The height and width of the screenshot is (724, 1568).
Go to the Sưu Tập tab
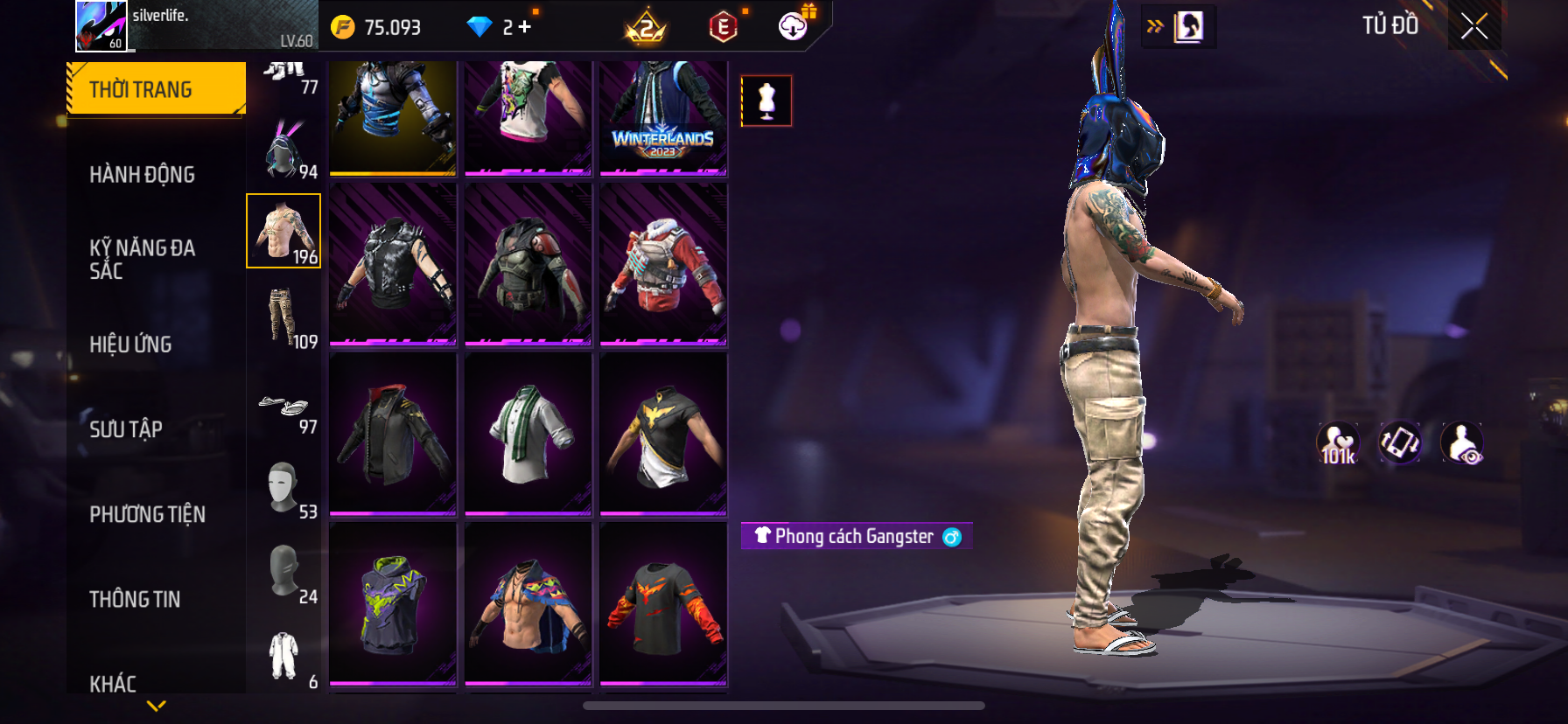tap(126, 429)
